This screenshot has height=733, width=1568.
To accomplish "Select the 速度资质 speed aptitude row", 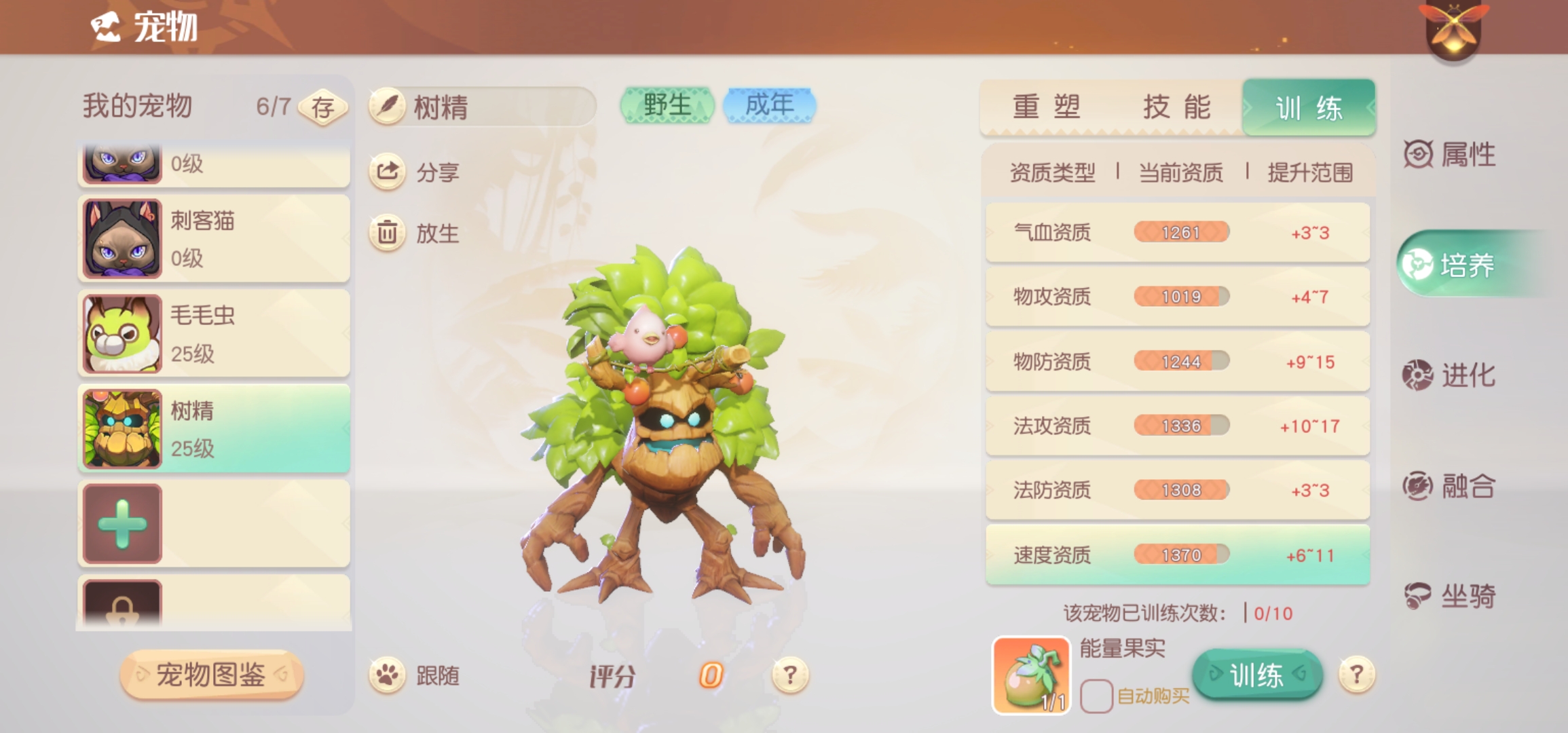I will (x=1178, y=555).
